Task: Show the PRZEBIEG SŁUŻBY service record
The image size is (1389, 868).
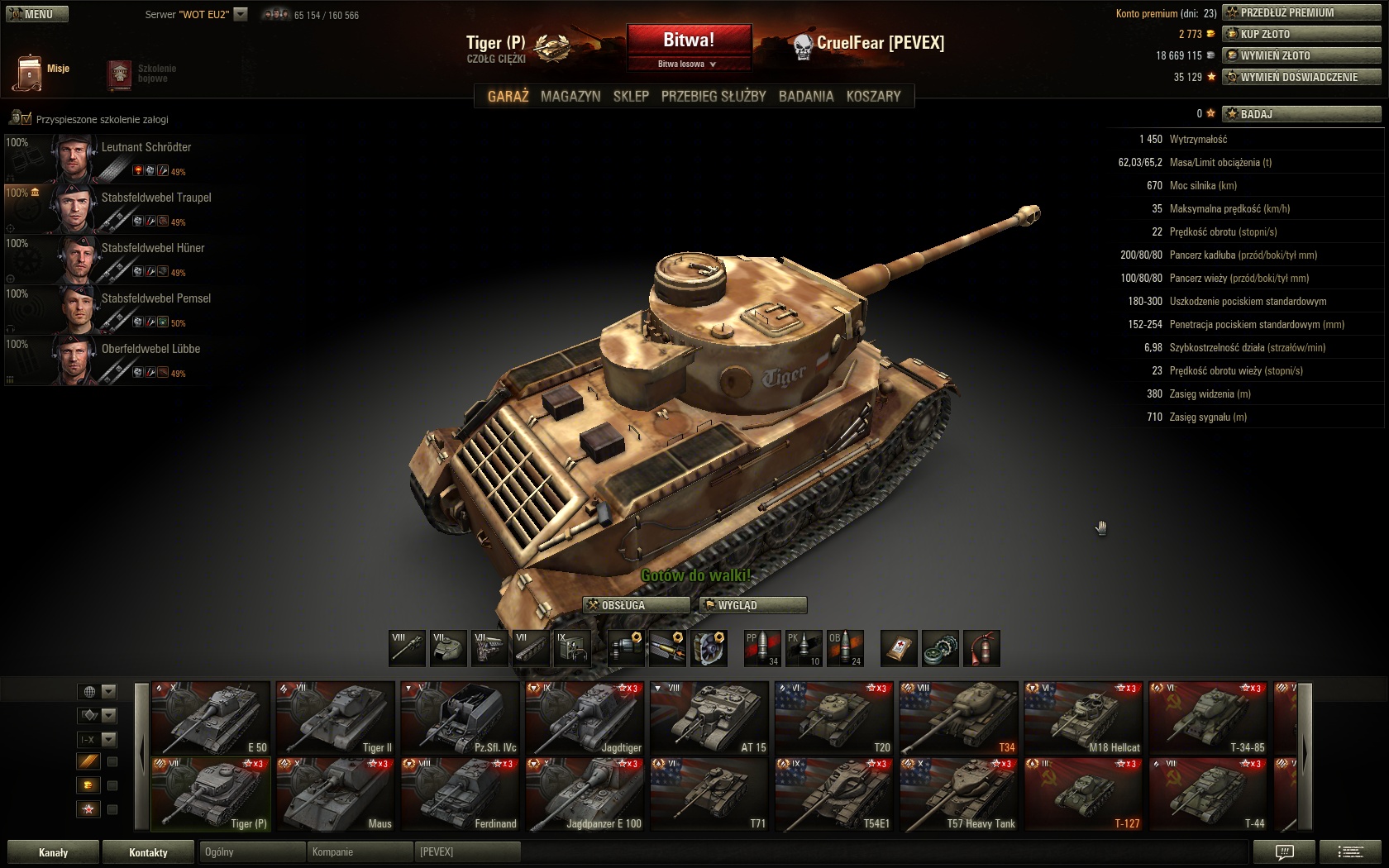Action: (714, 96)
